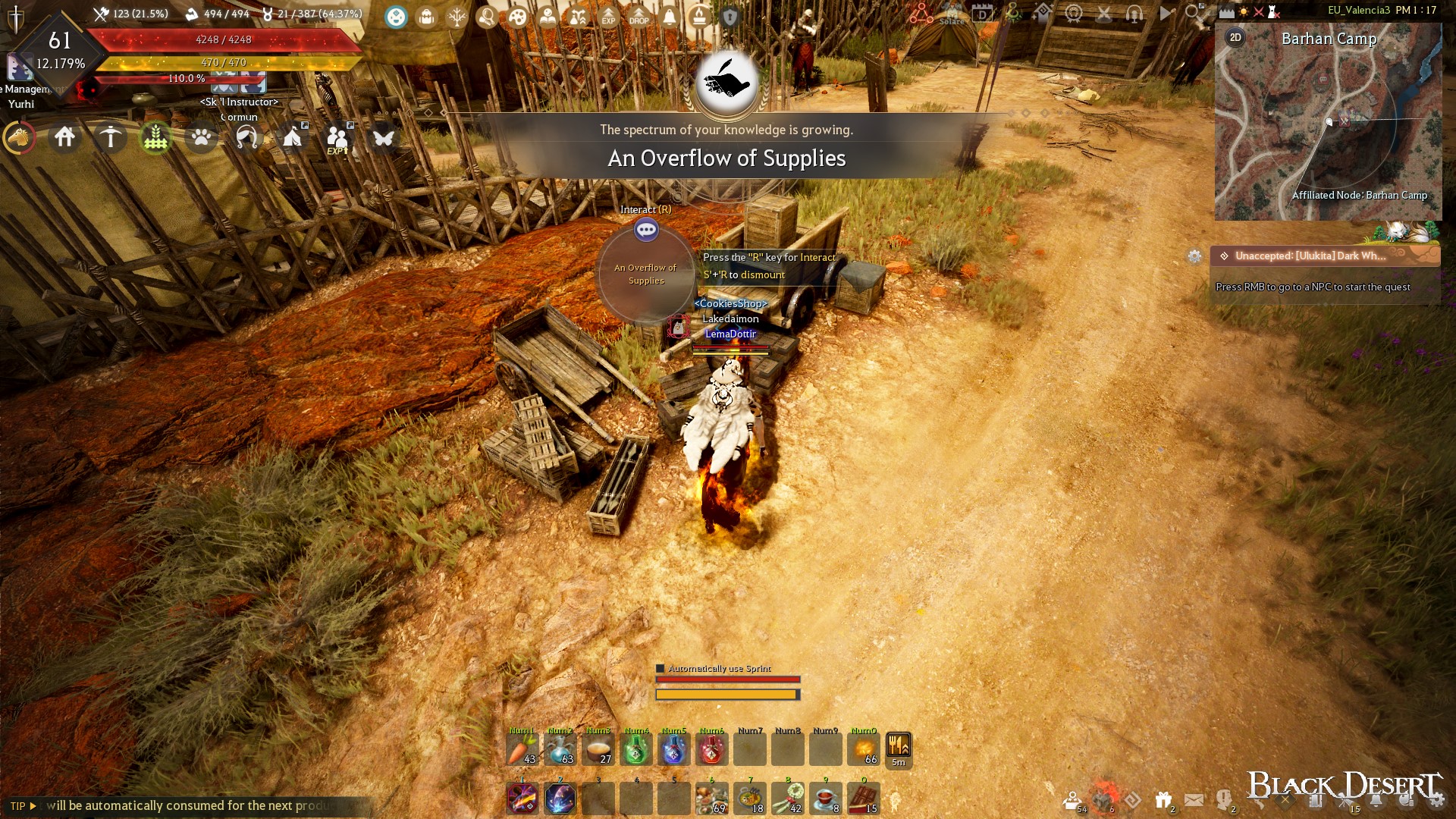Open the inventory bag icon

click(x=426, y=17)
